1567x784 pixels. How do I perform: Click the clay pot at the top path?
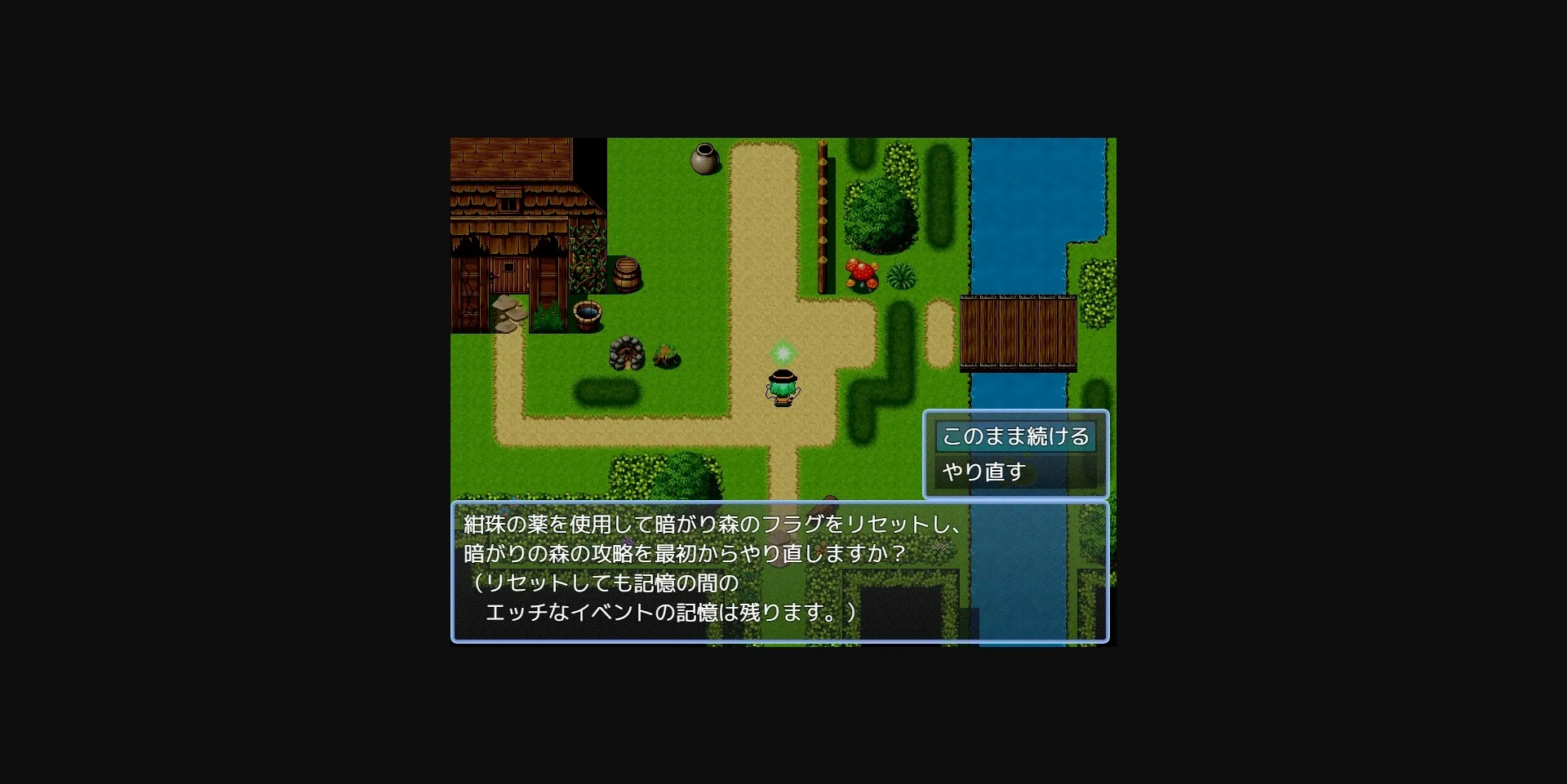tap(704, 160)
